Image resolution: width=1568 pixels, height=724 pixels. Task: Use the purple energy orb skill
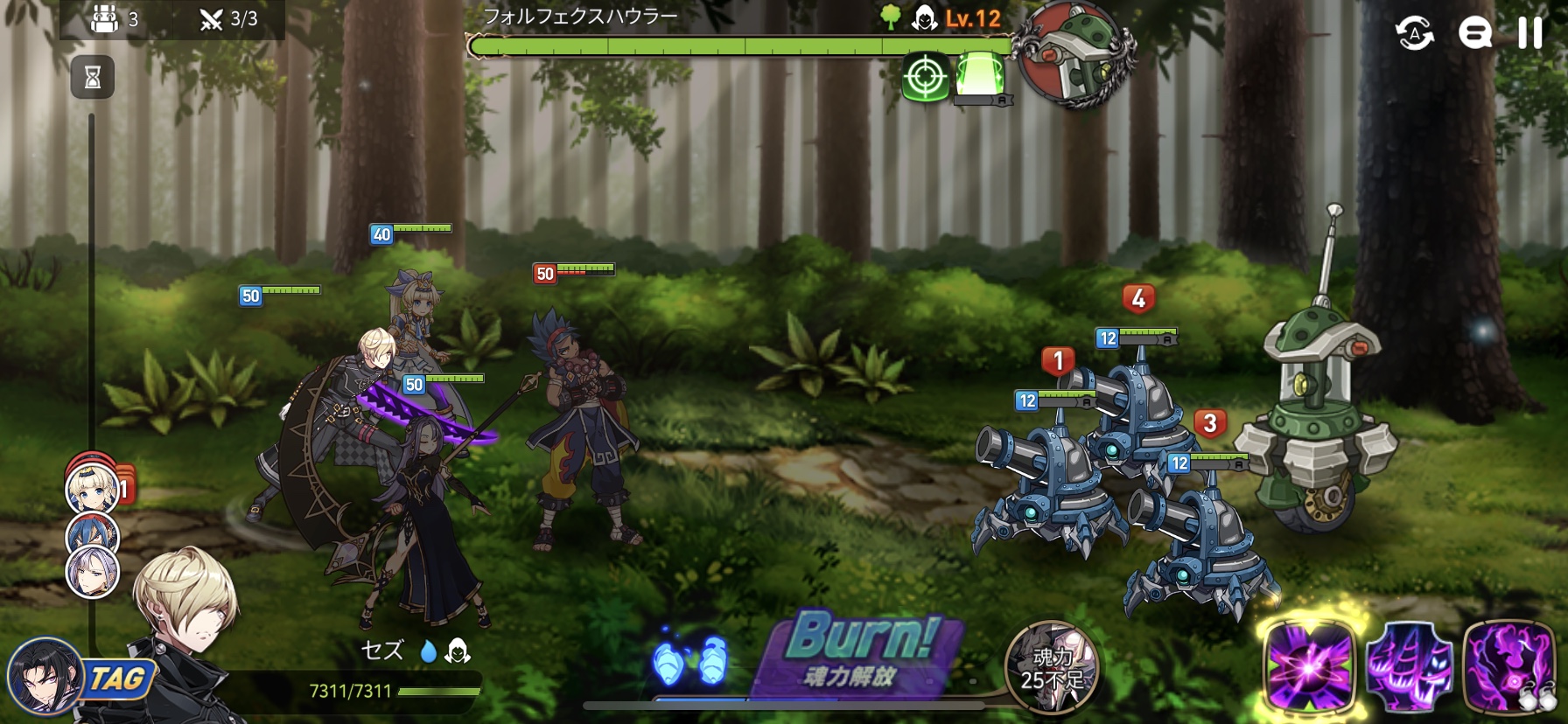1308,668
